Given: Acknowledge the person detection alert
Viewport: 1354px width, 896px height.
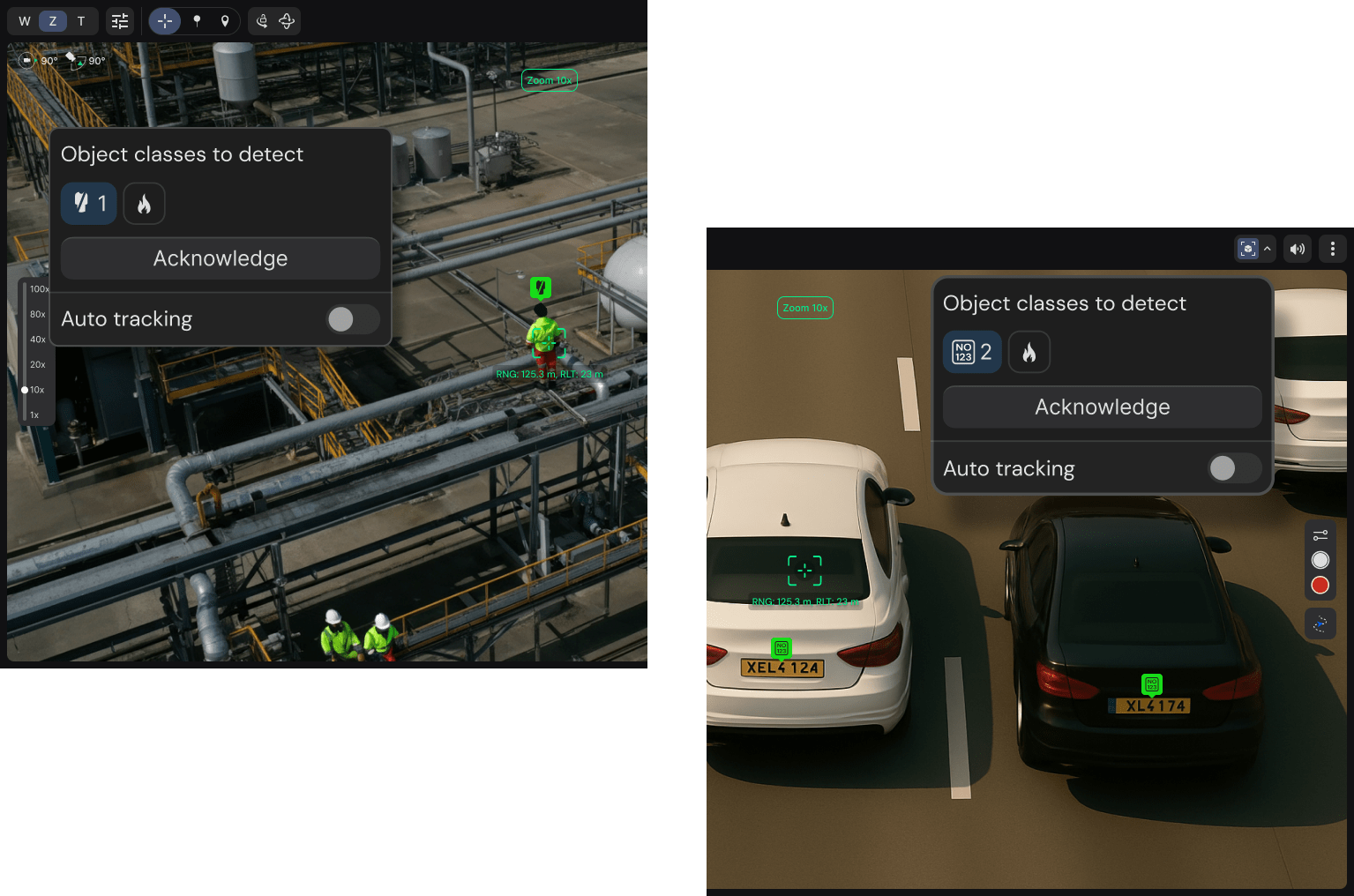Looking at the screenshot, I should coord(221,258).
